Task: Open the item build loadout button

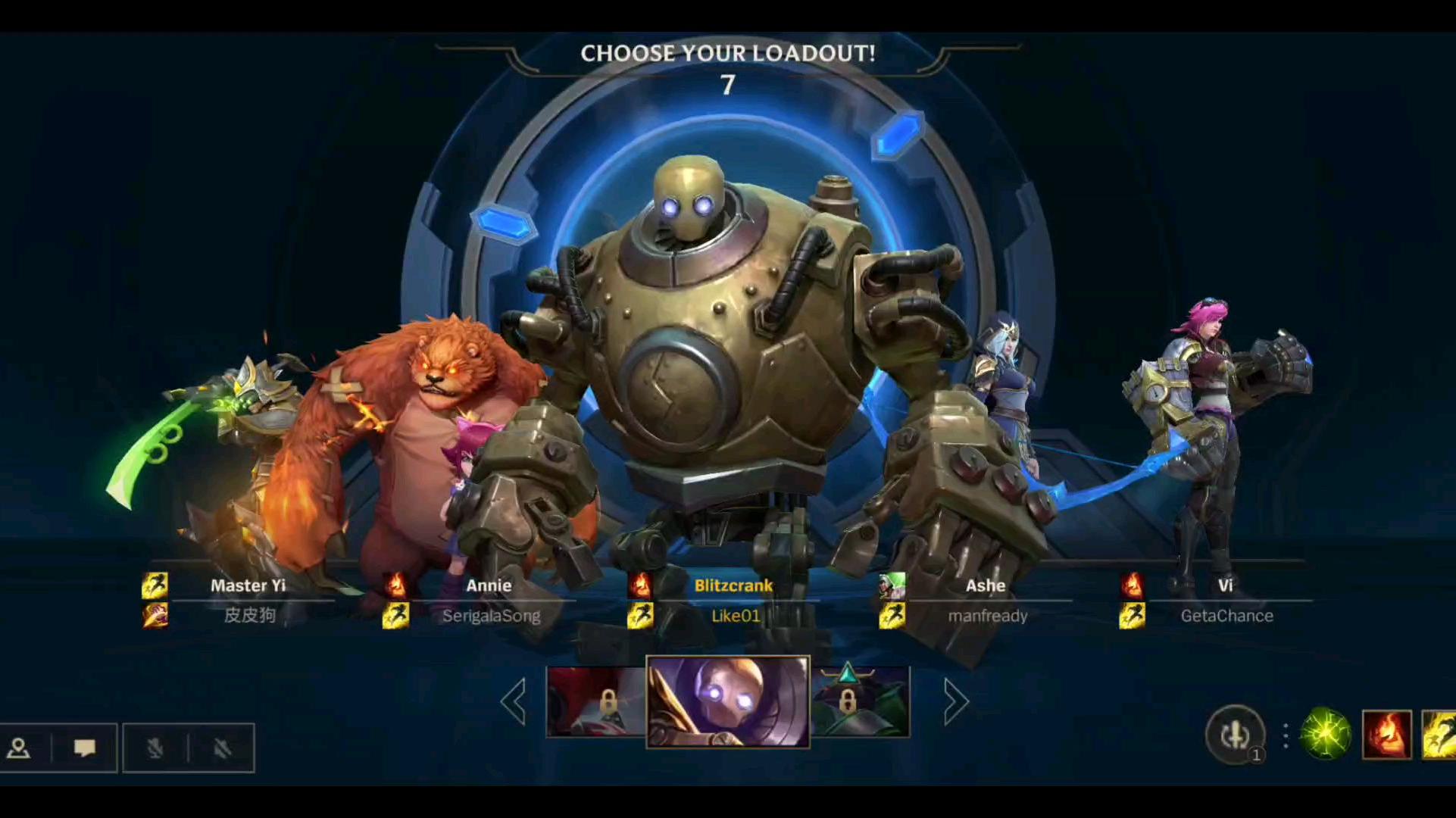Action: tap(1235, 734)
